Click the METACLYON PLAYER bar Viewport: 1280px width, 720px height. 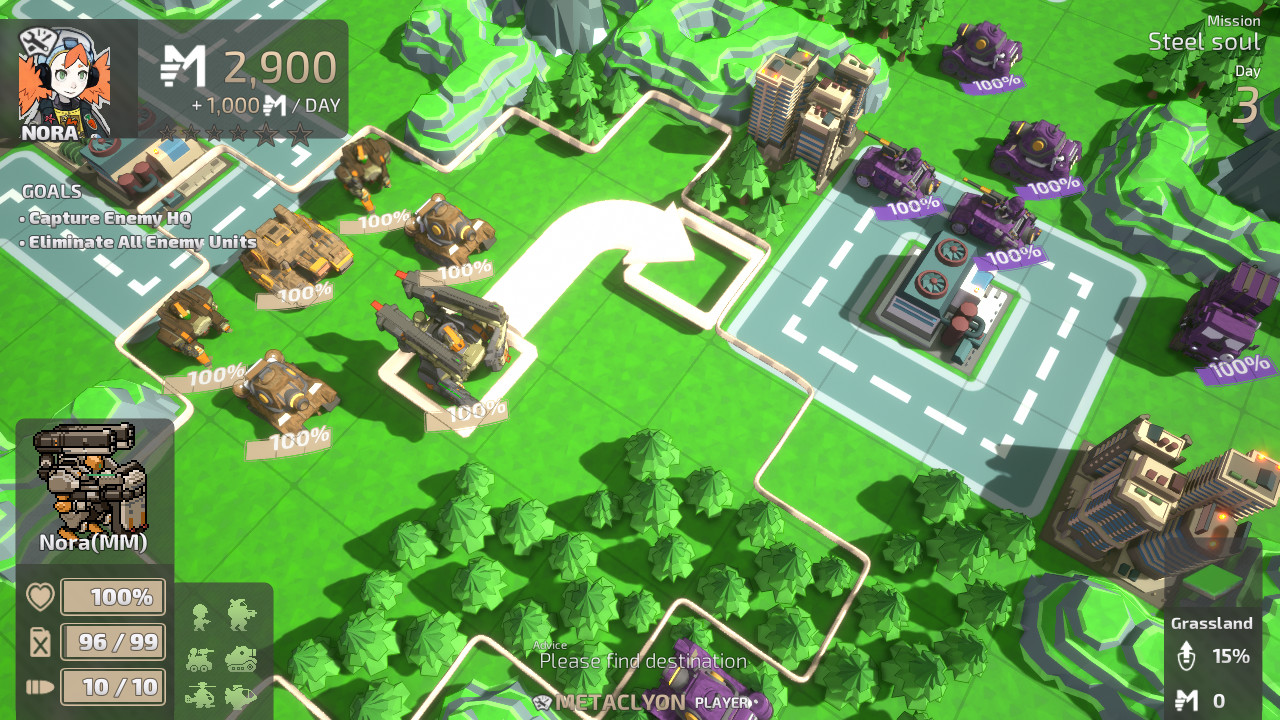(x=640, y=700)
